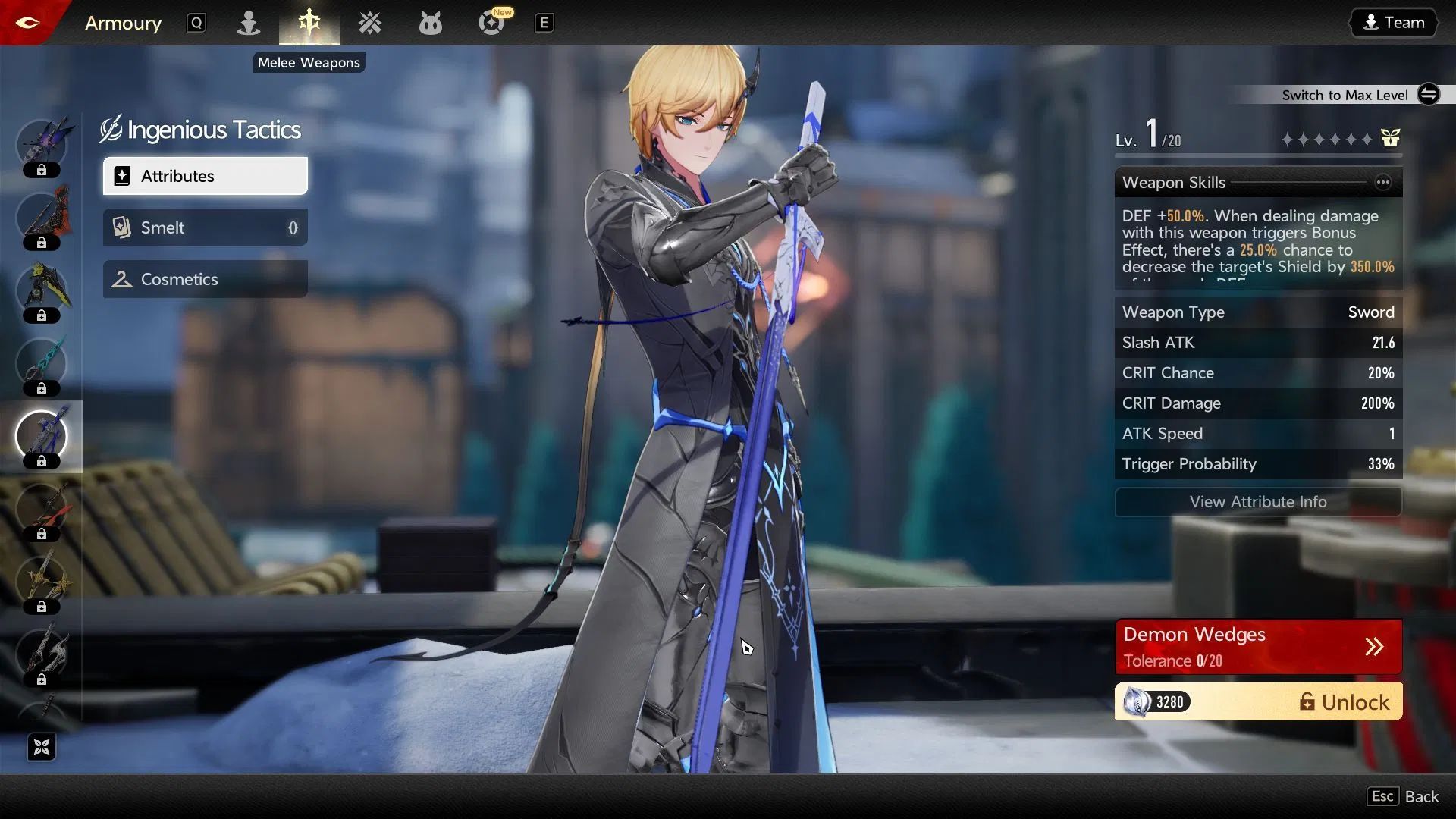The height and width of the screenshot is (819, 1456).
Task: Select the purple winged weapon in the list
Action: tap(42, 144)
